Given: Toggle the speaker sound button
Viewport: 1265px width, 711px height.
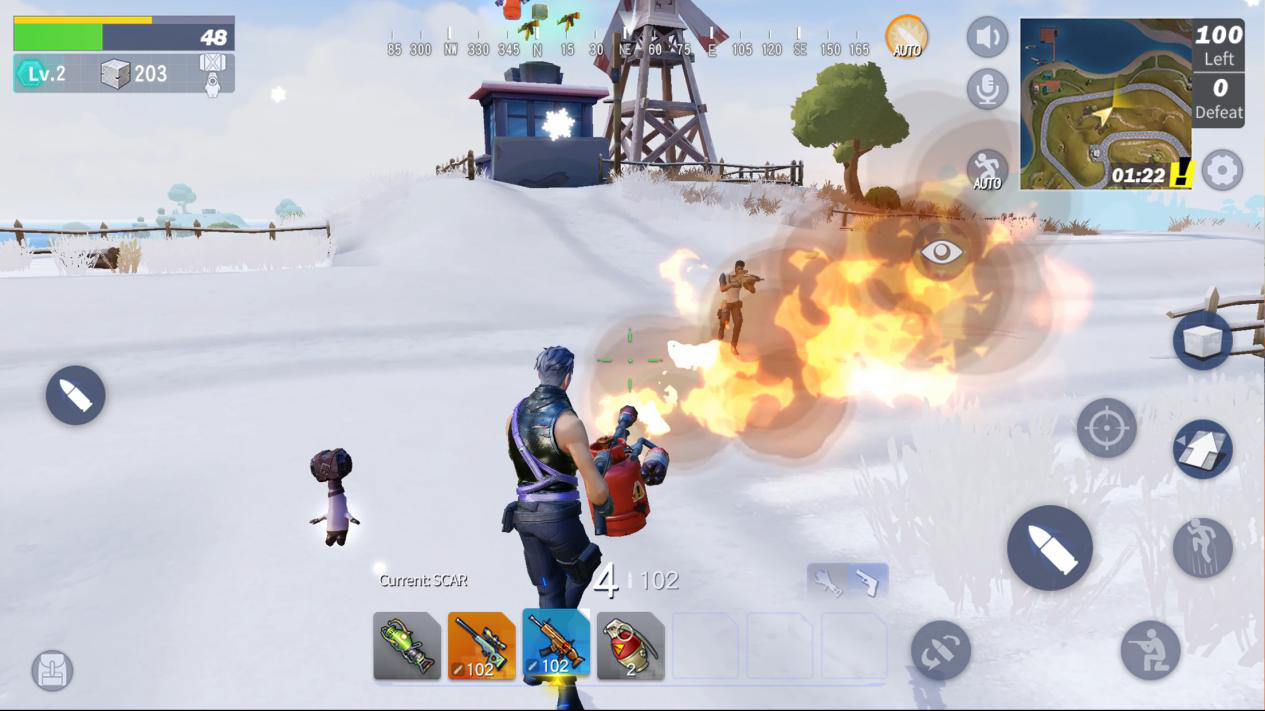Looking at the screenshot, I should [x=987, y=38].
